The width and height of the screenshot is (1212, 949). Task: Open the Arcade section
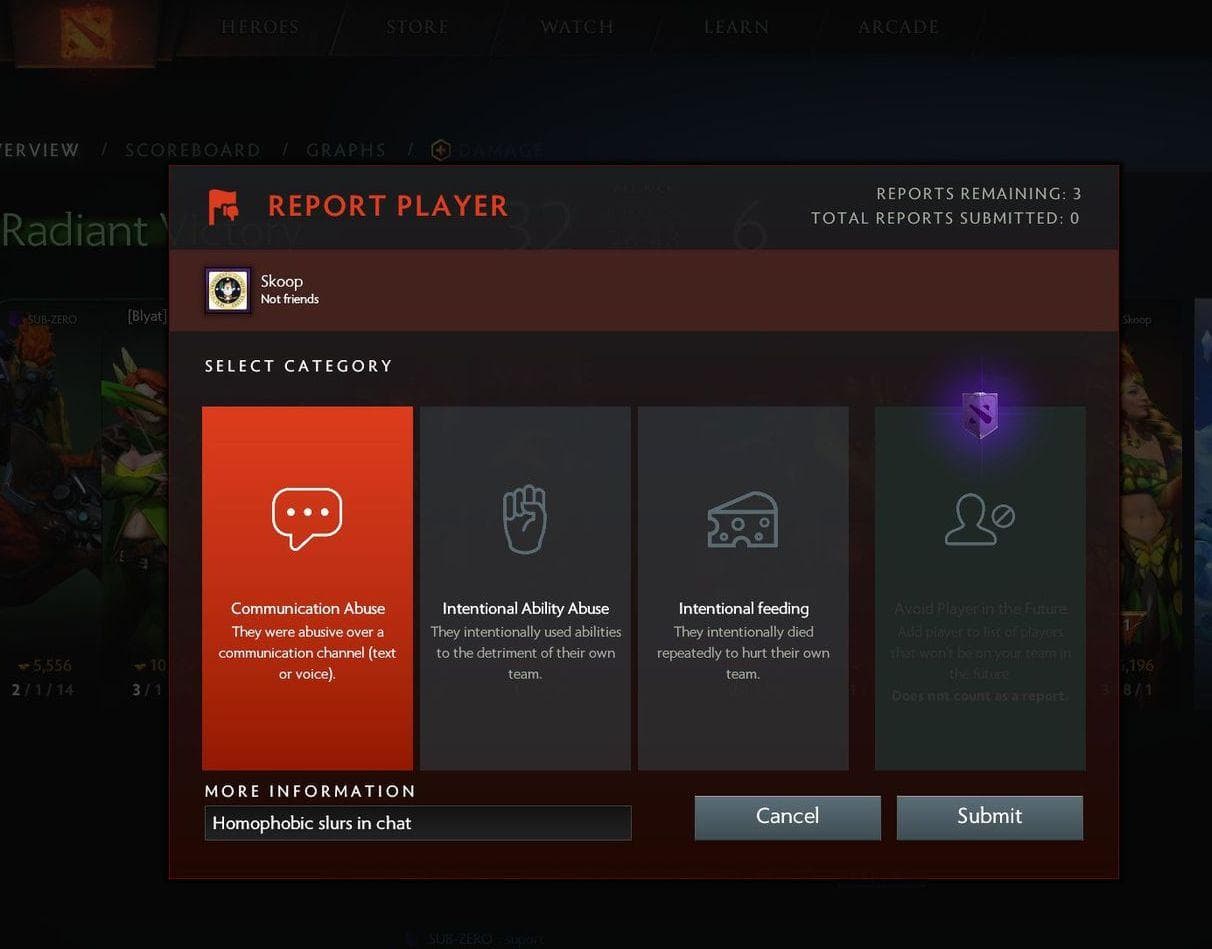click(898, 27)
